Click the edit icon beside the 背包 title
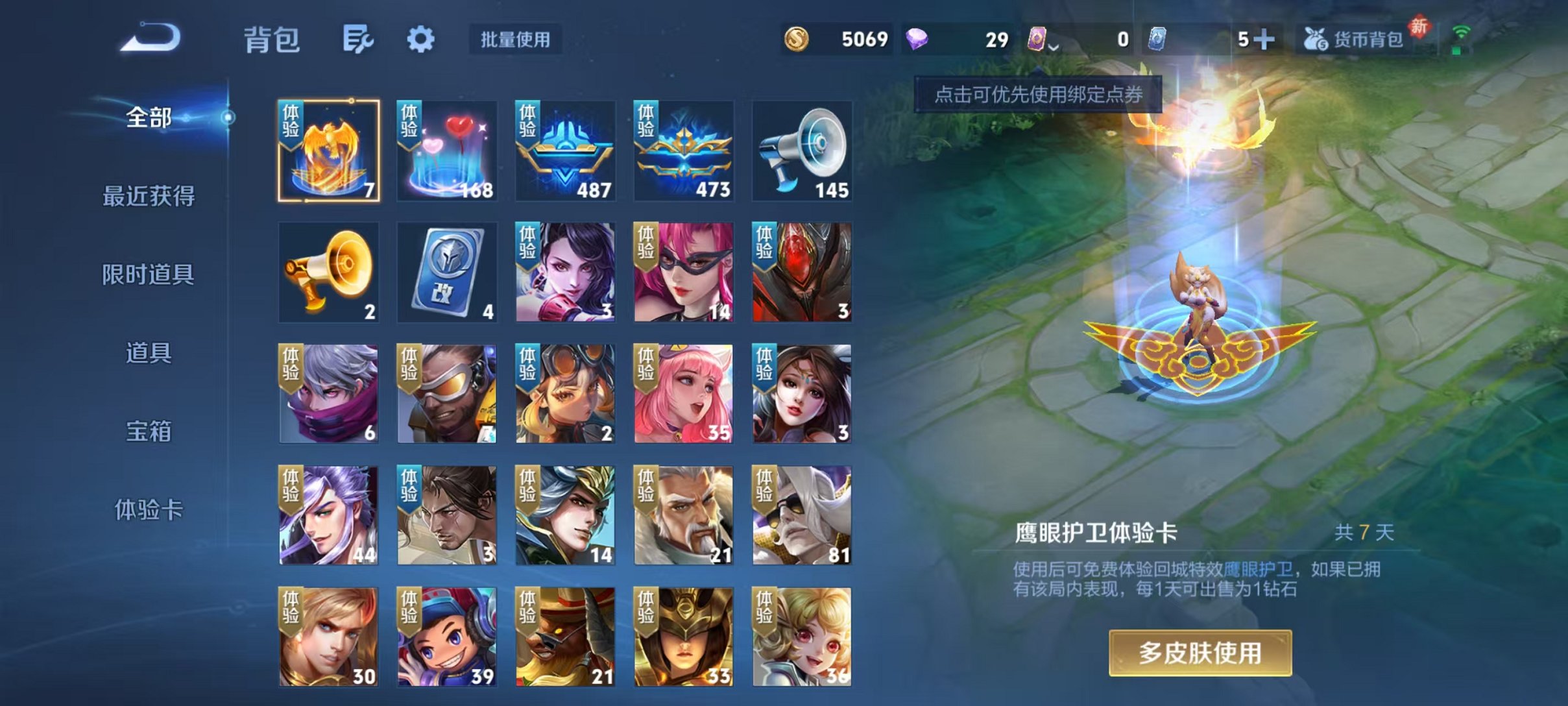Screen dimensions: 1568x706 [358, 39]
